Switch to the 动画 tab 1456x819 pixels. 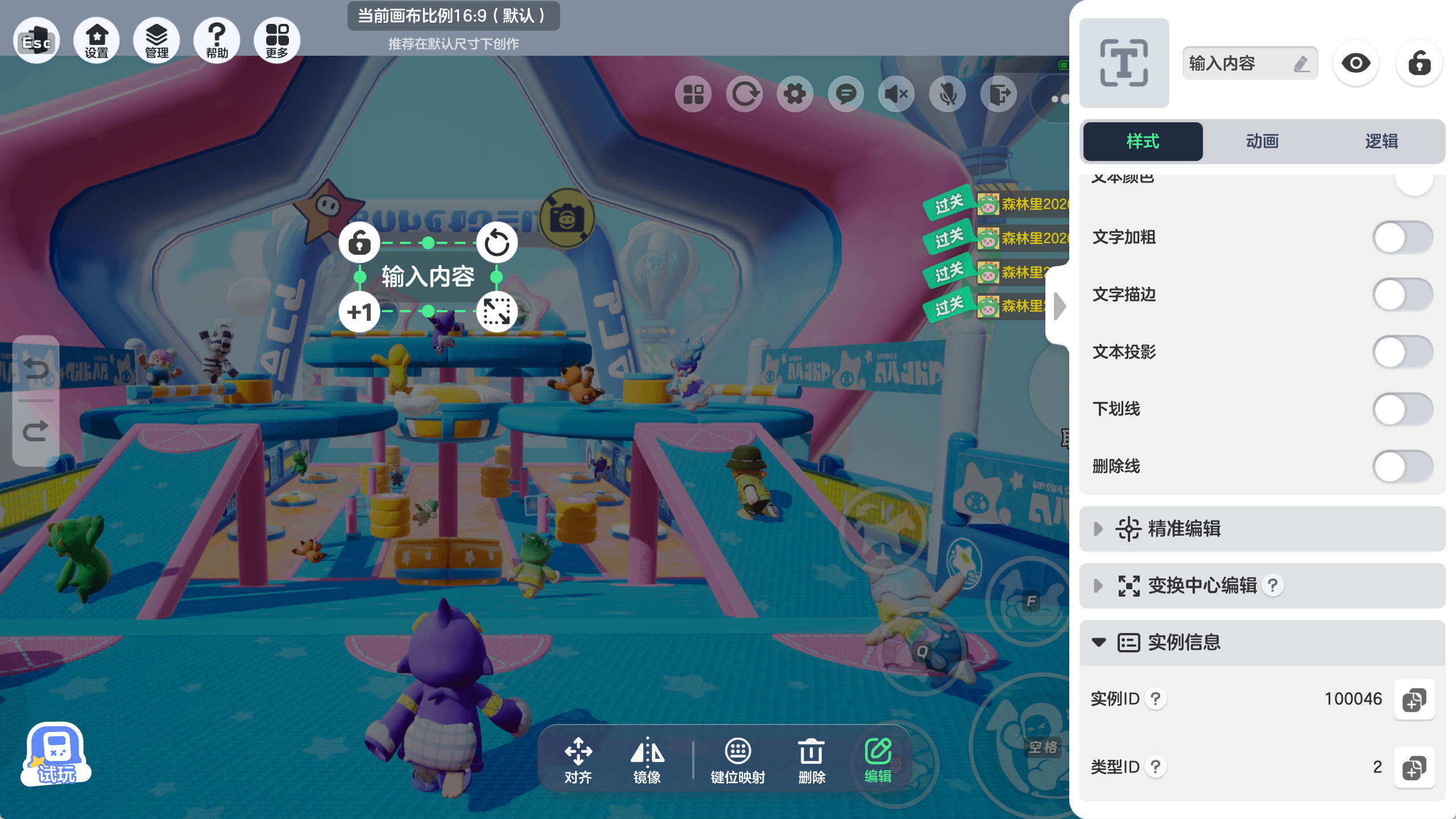(1262, 141)
